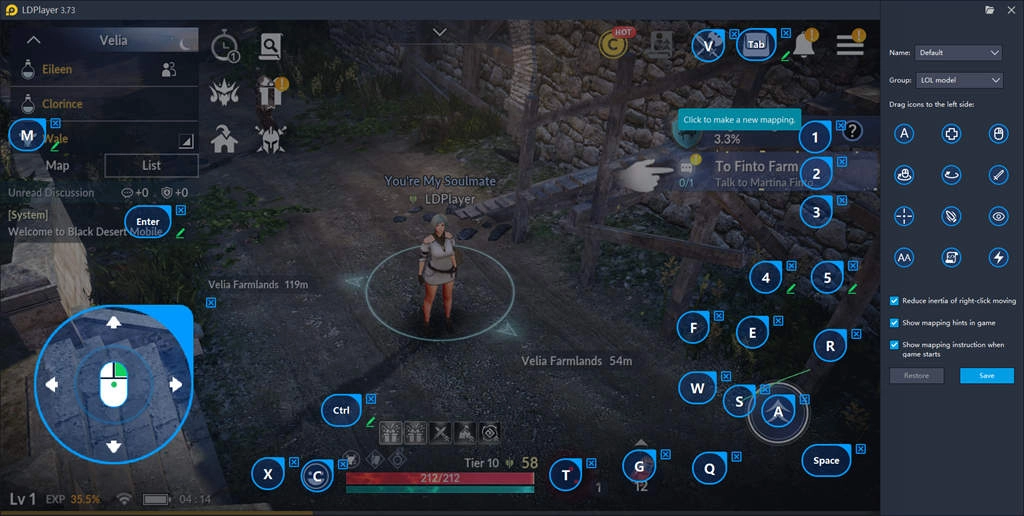Expand the top center dropdown arrow
This screenshot has width=1024, height=516.
[439, 32]
